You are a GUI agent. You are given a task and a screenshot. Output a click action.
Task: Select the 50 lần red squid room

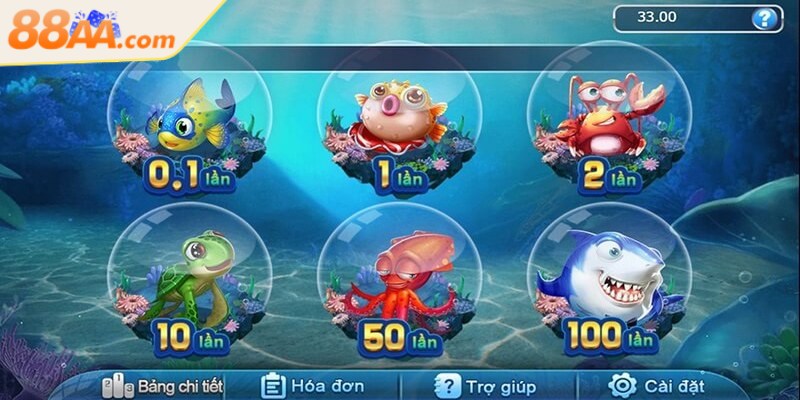[399, 285]
